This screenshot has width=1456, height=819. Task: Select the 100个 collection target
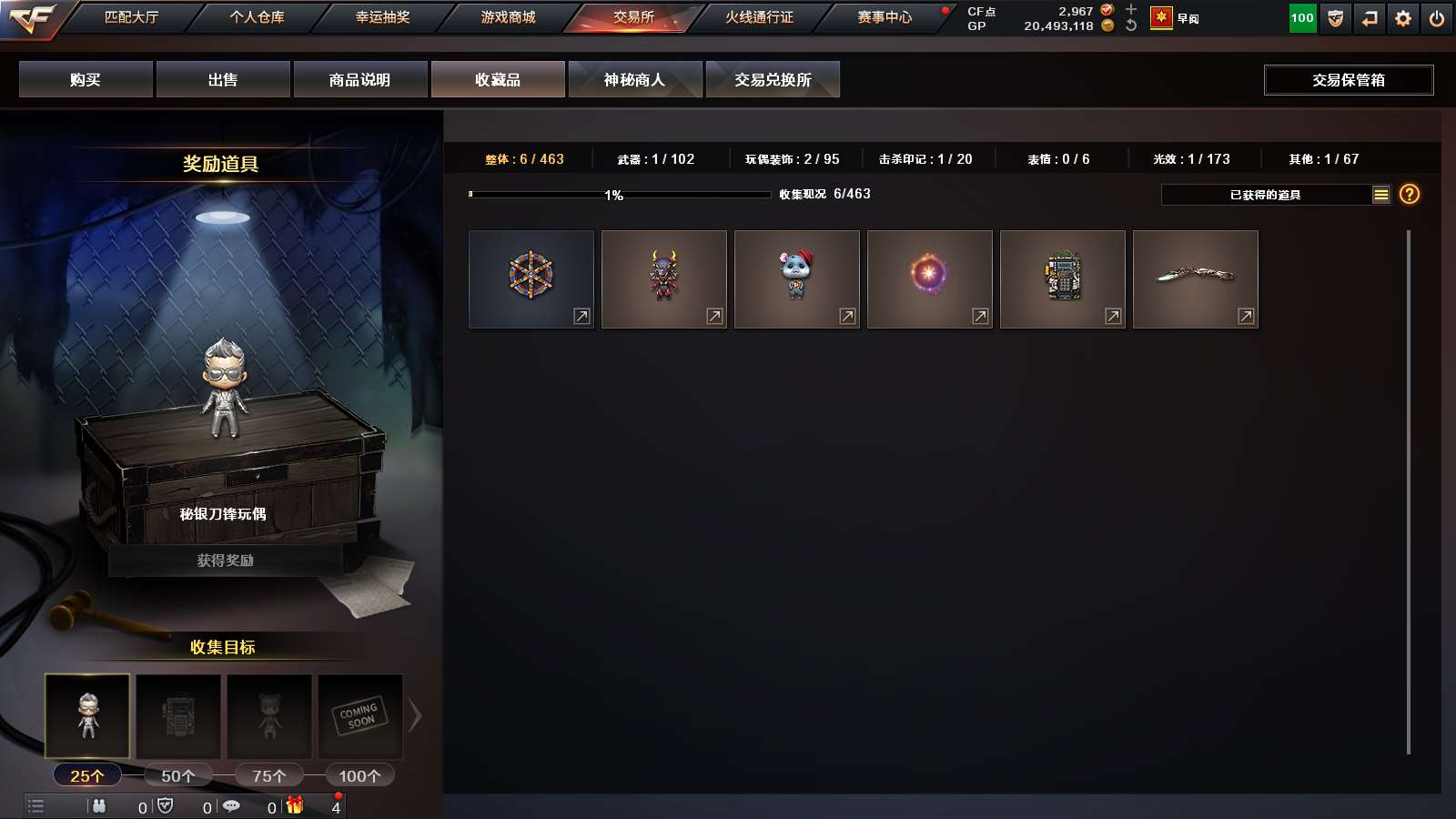[359, 774]
